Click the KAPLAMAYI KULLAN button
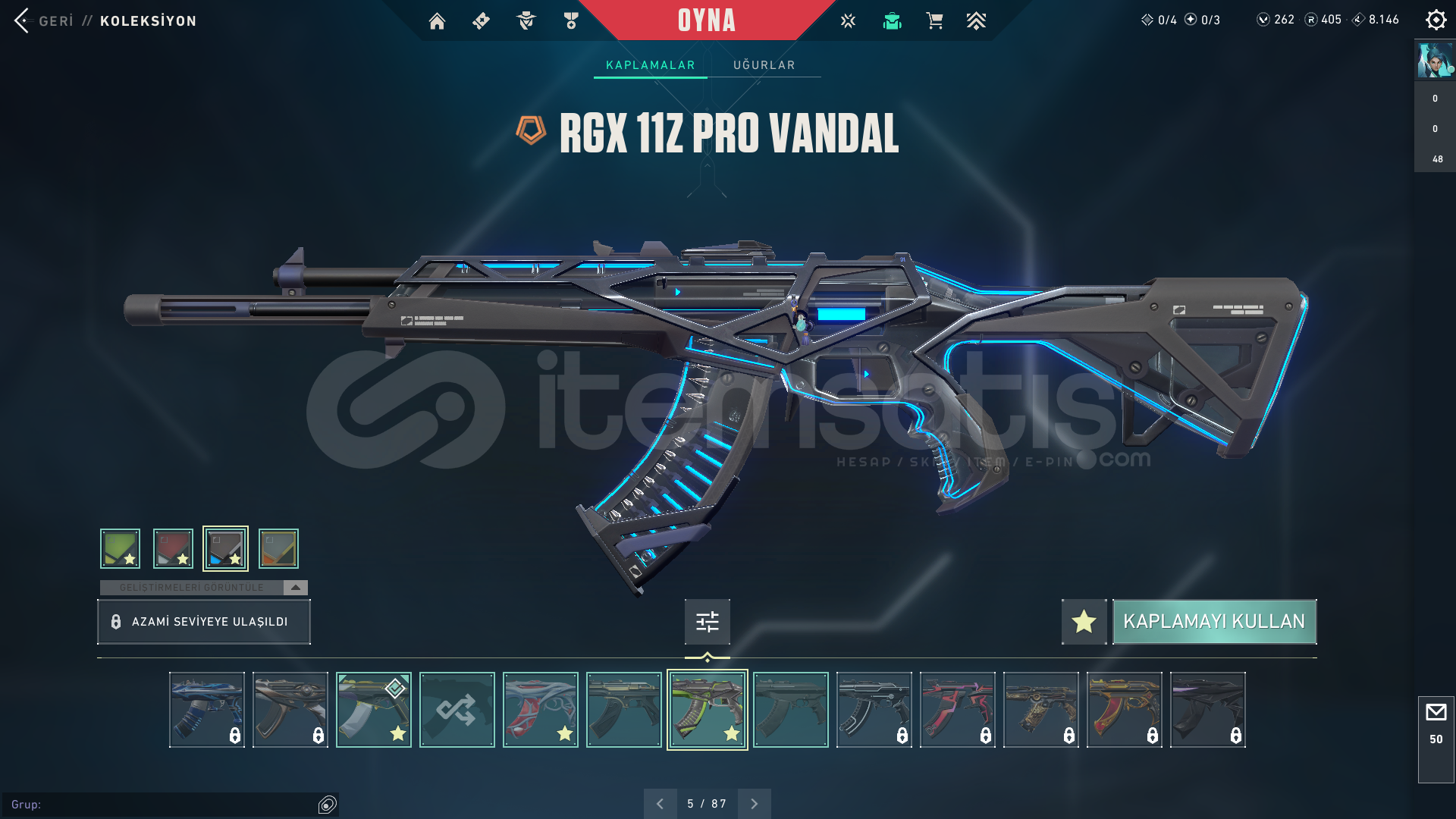Viewport: 1456px width, 819px height. [x=1214, y=621]
